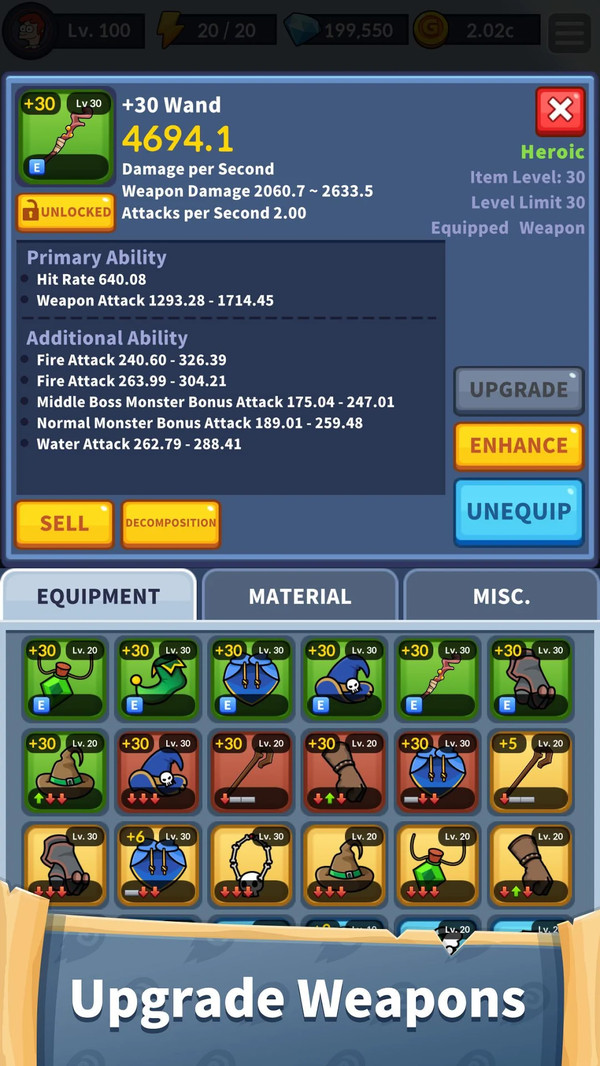600x1066 pixels.
Task: Select the equipped +30 wand inventory slot
Action: pyautogui.click(x=438, y=678)
